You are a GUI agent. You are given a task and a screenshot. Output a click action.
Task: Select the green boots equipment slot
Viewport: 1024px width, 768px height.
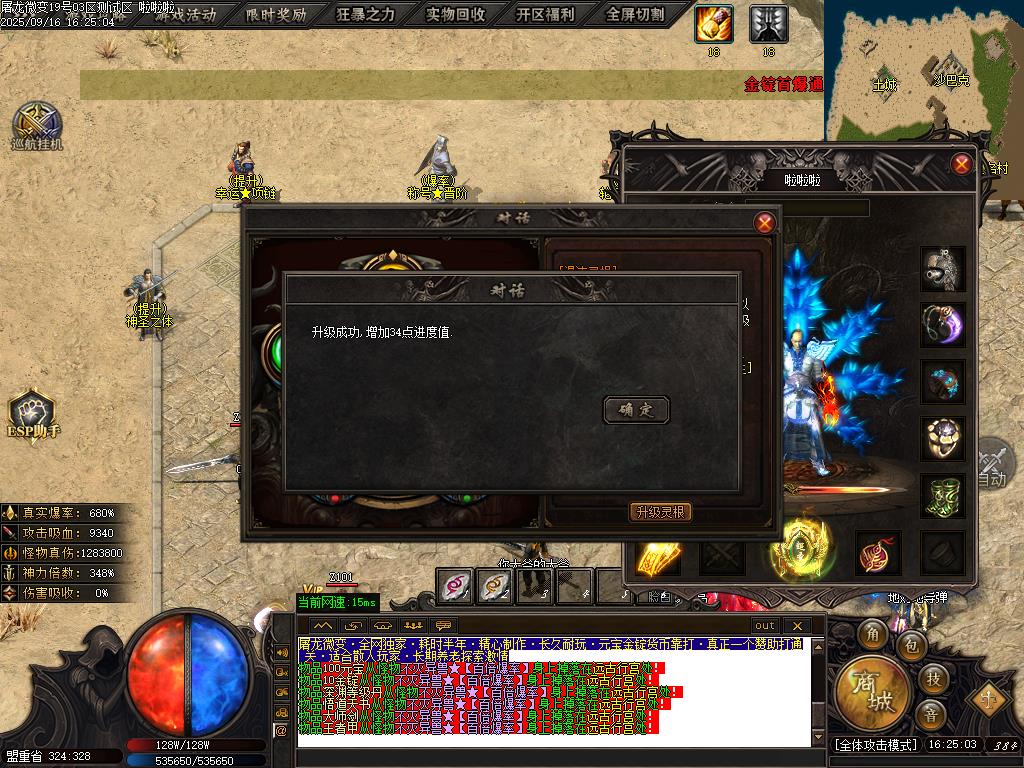click(x=942, y=497)
